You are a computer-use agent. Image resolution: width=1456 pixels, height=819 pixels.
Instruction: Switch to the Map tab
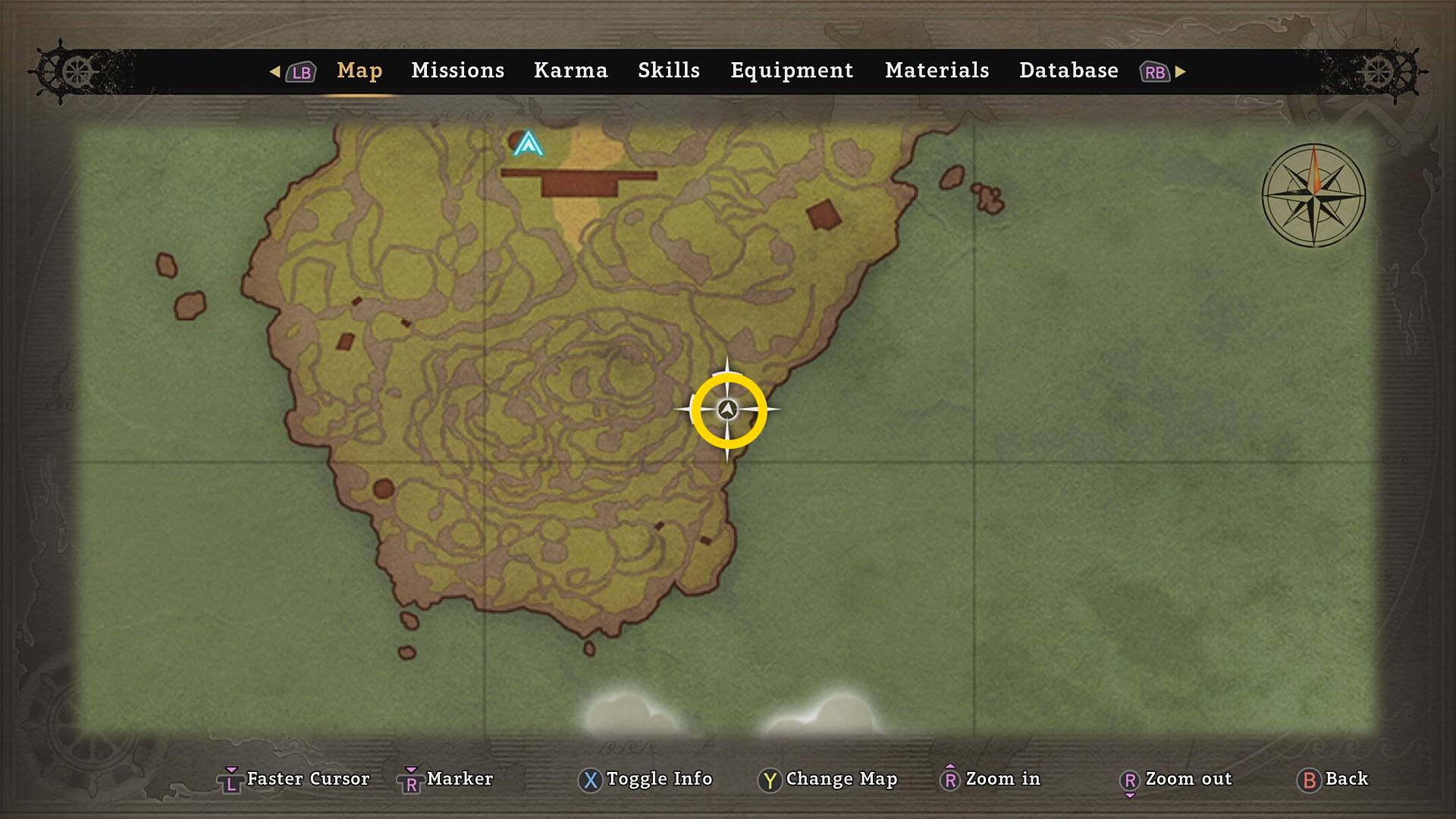click(x=359, y=71)
